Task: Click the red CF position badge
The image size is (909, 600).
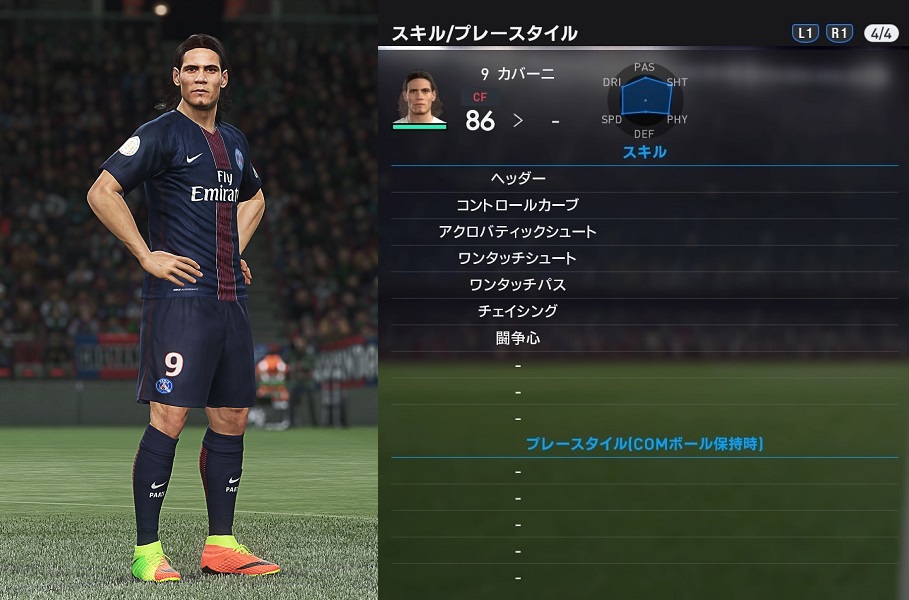Action: pos(480,98)
